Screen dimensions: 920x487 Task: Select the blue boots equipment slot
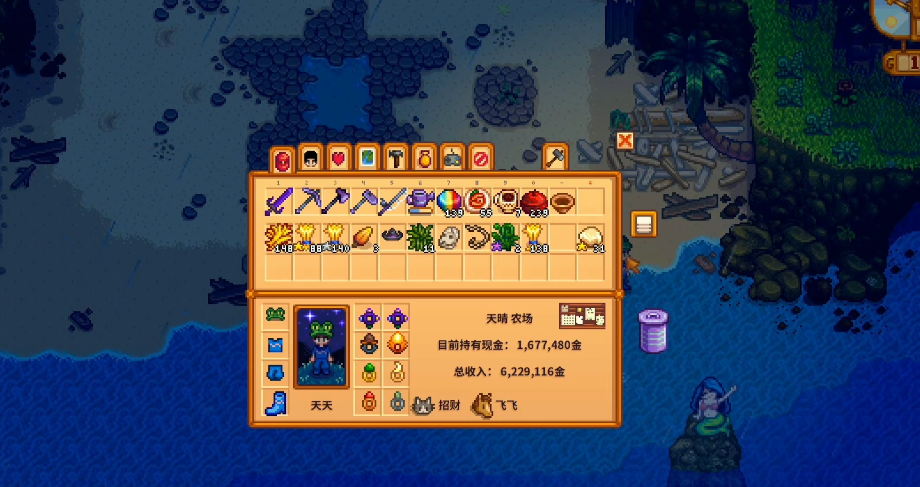click(277, 402)
